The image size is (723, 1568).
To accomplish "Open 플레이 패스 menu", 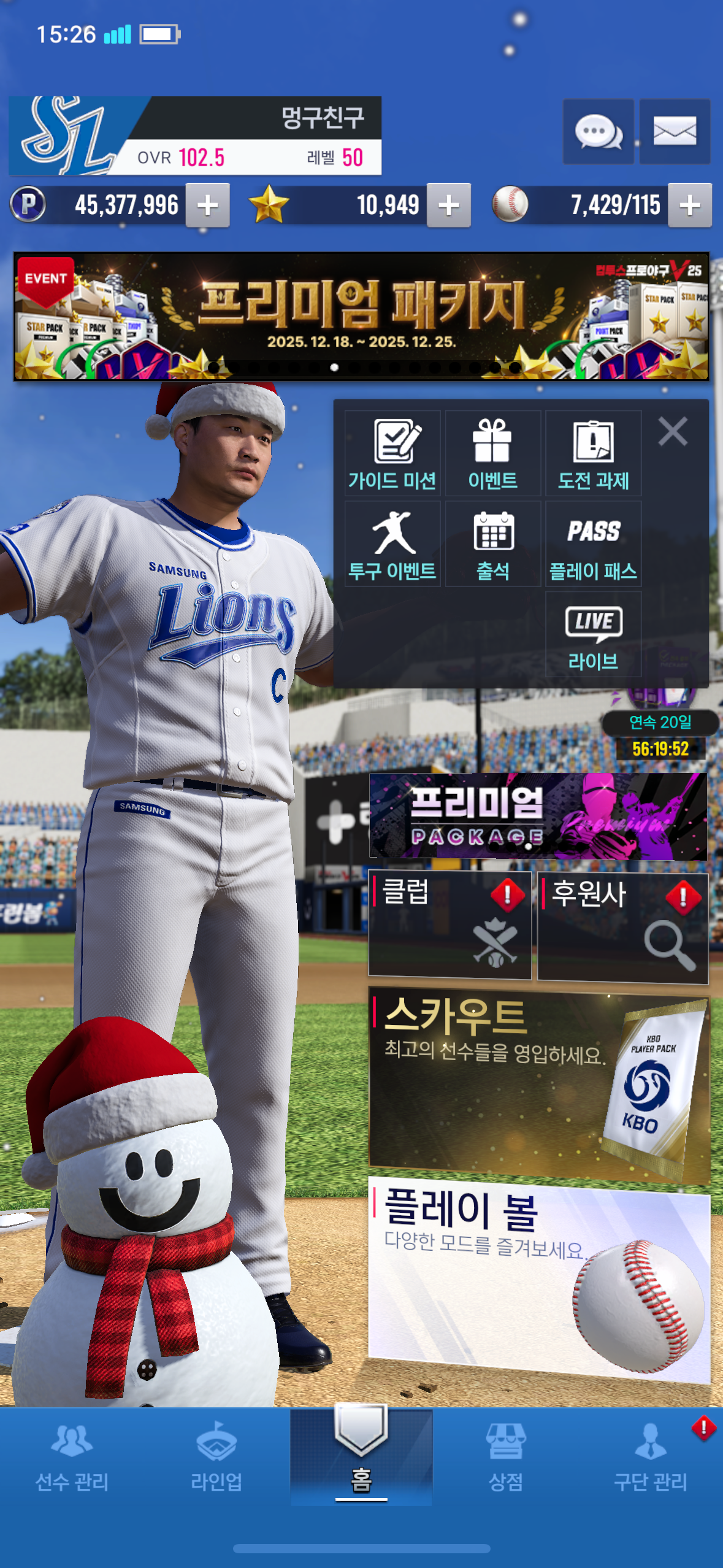I will click(593, 545).
